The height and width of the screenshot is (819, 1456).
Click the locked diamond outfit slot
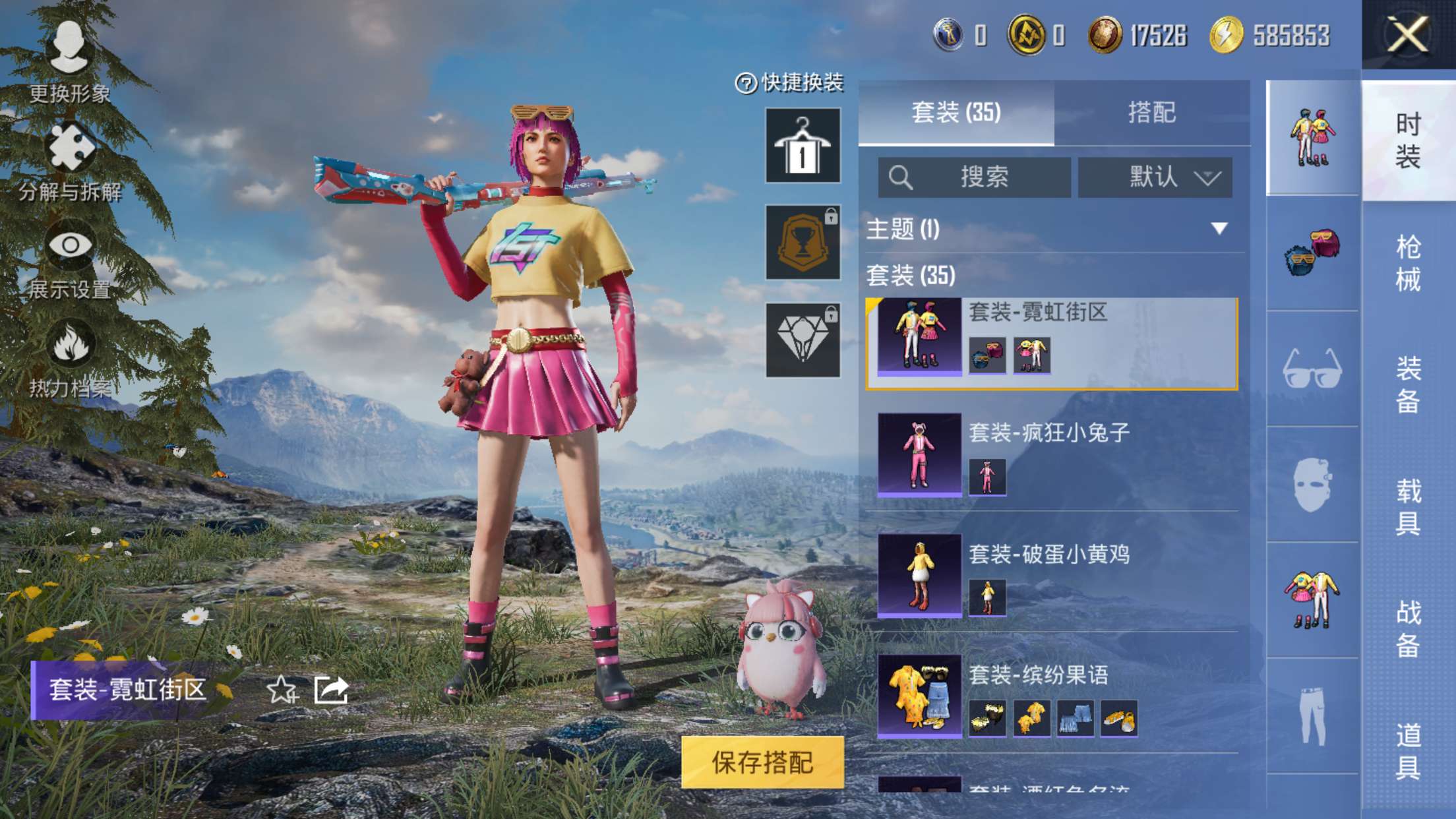[801, 340]
